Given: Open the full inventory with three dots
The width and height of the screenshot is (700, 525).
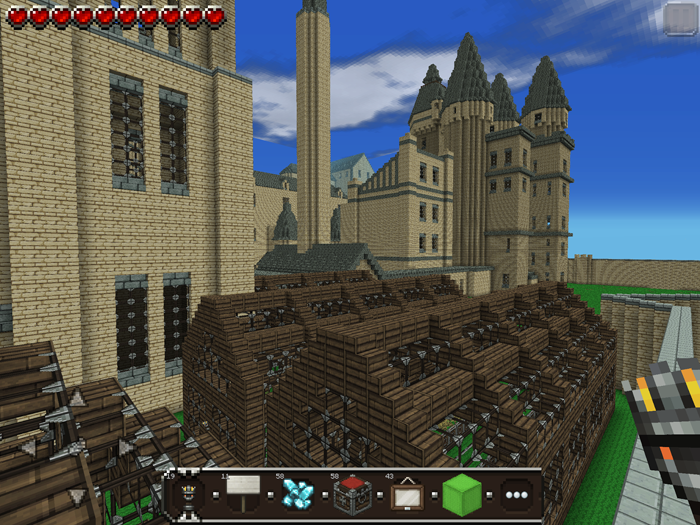Looking at the screenshot, I should click(516, 495).
